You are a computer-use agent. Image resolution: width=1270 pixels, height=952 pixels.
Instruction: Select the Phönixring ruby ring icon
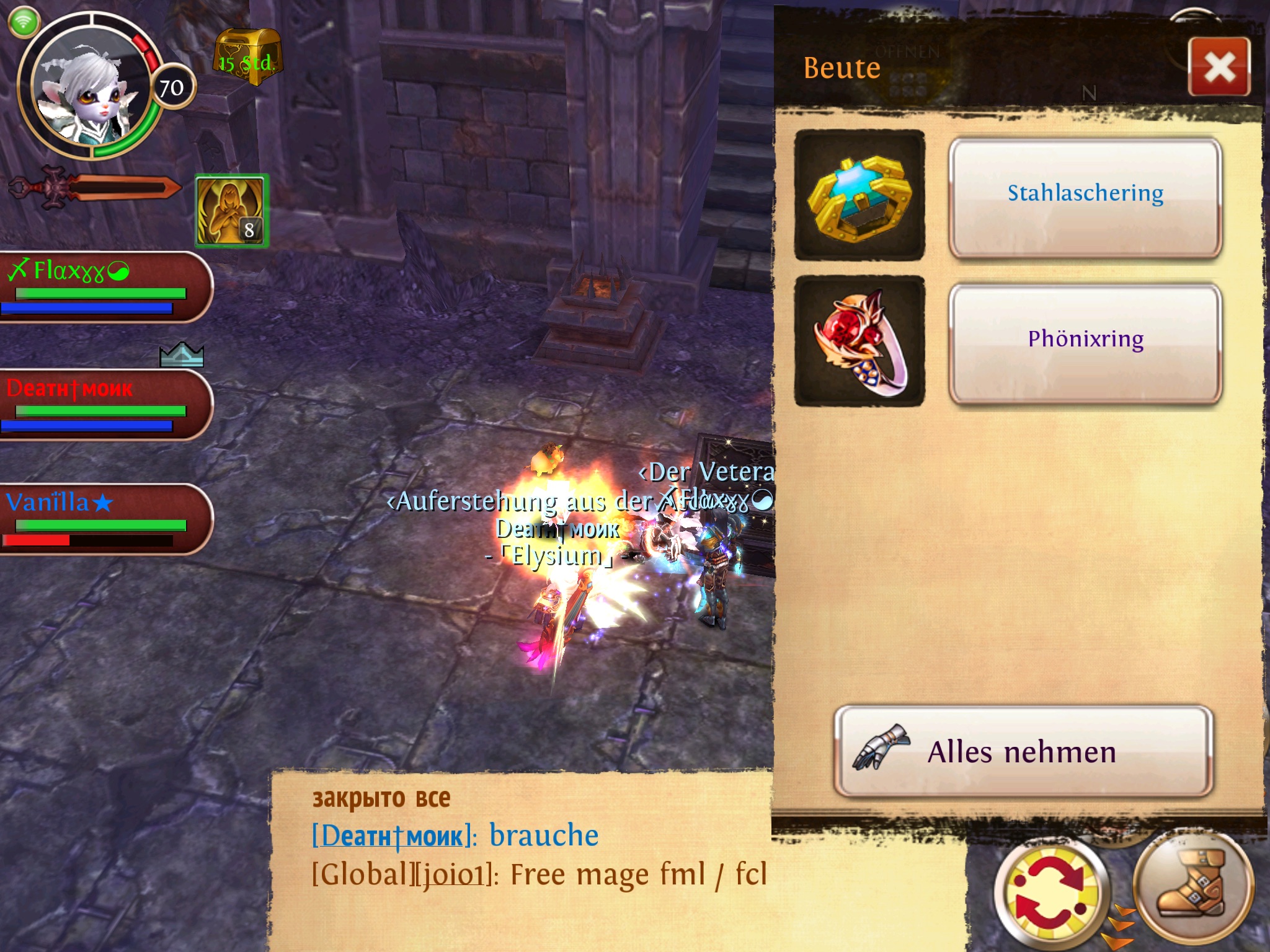(x=859, y=341)
